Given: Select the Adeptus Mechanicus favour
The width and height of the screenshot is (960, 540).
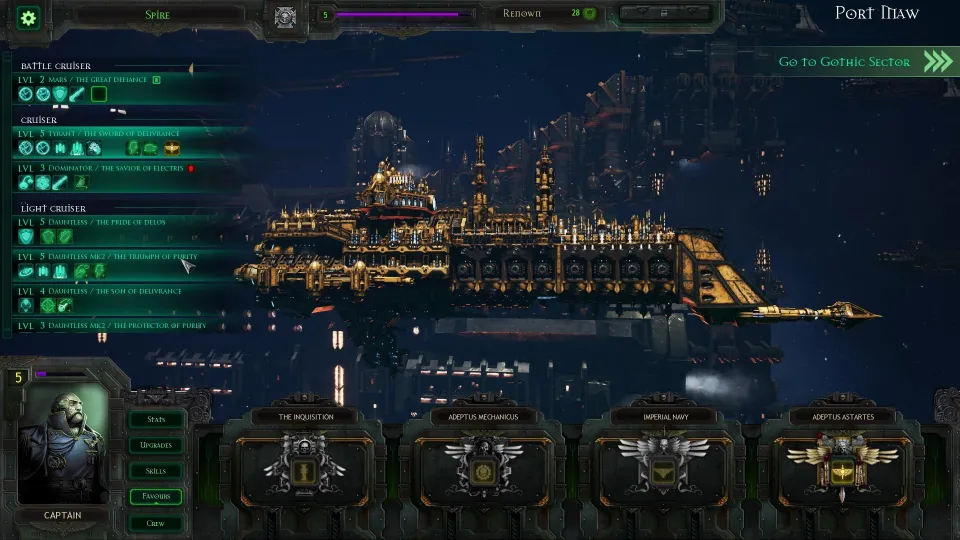Looking at the screenshot, I should [x=484, y=467].
